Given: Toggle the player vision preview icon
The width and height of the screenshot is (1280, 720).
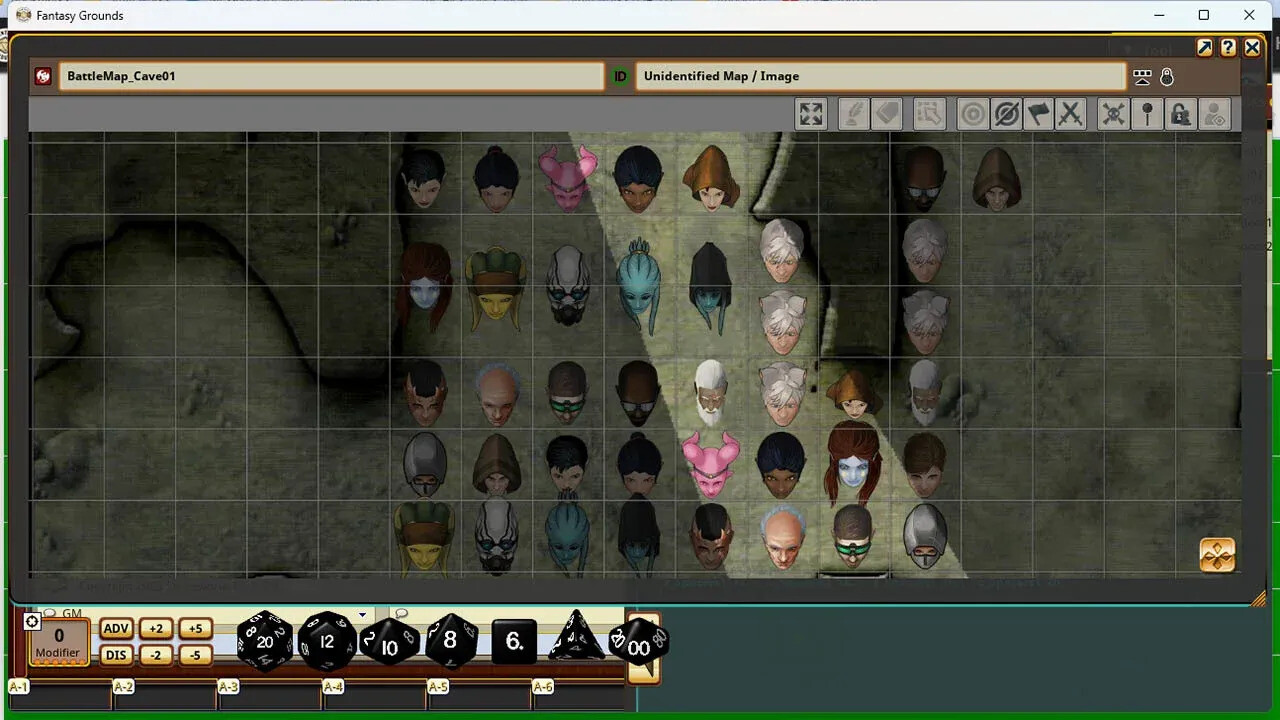Looking at the screenshot, I should pos(1214,113).
